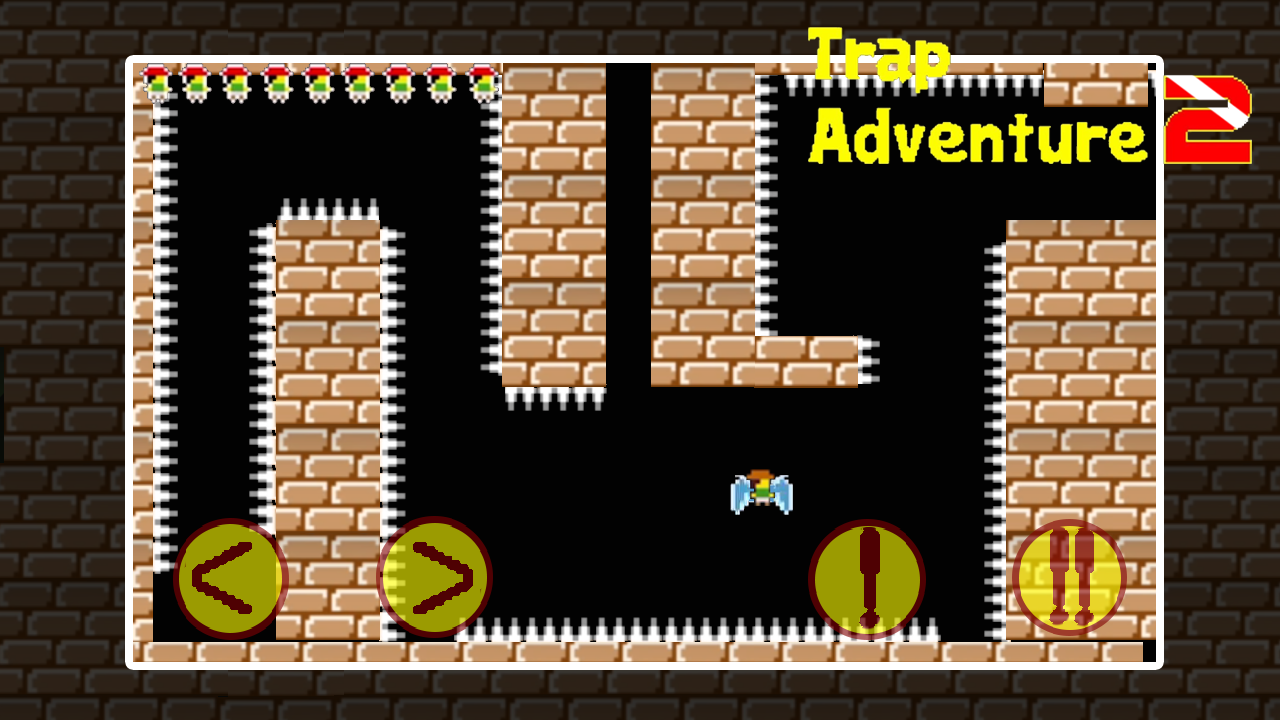Image resolution: width=1280 pixels, height=720 pixels.
Task: Click the falling player character with wings
Action: pos(762,490)
